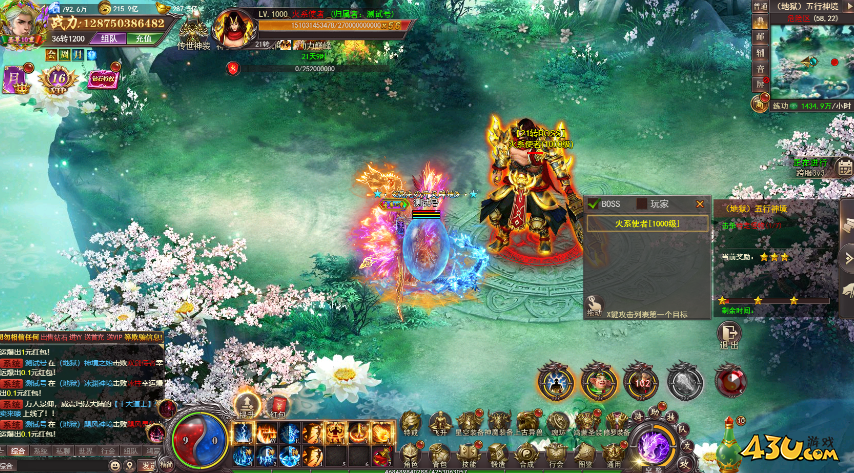The height and width of the screenshot is (473, 854).
Task: Open the 行会 guild menu
Action: click(x=555, y=454)
